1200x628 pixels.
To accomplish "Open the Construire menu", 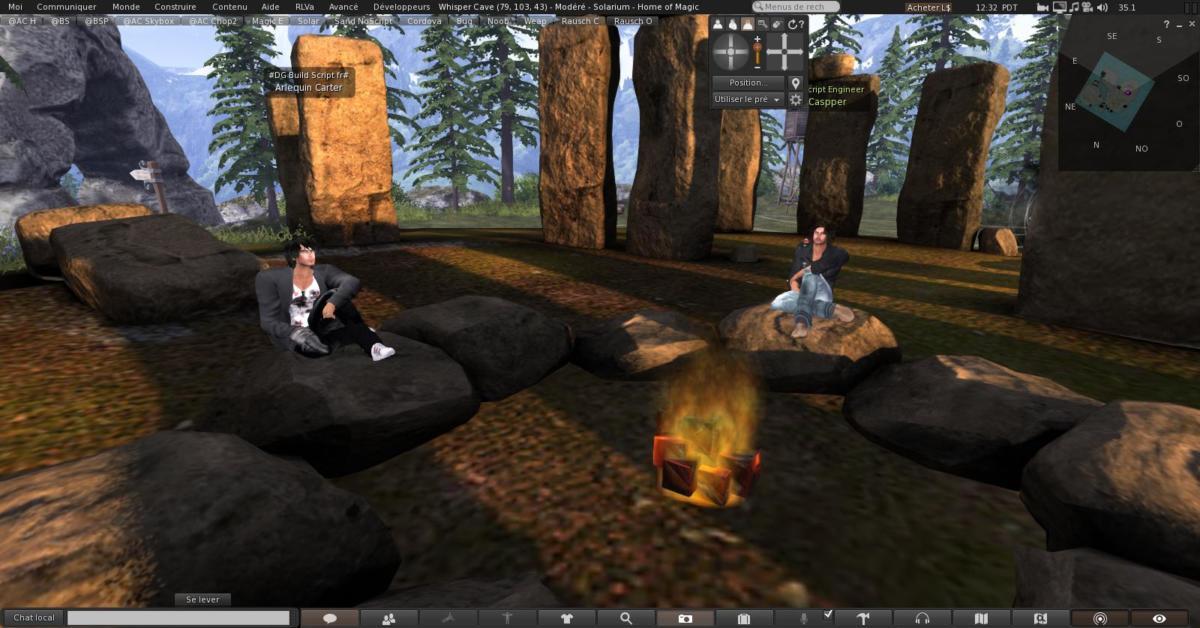I will [176, 6].
